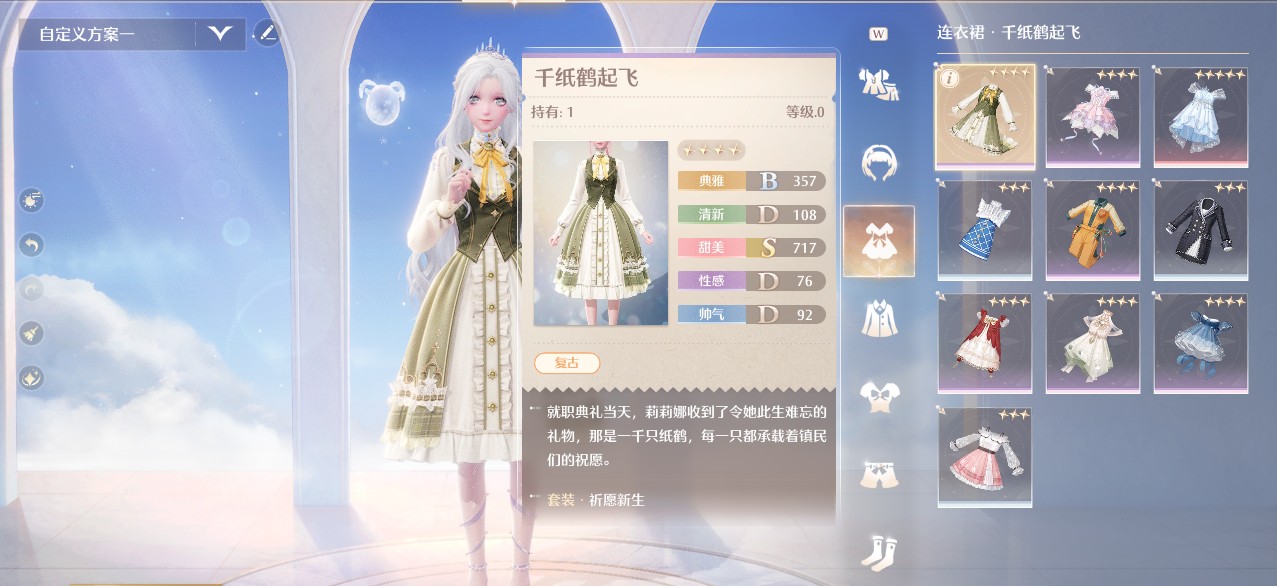Equip the orange overalls outfit
The width and height of the screenshot is (1277, 586).
coord(1093,229)
